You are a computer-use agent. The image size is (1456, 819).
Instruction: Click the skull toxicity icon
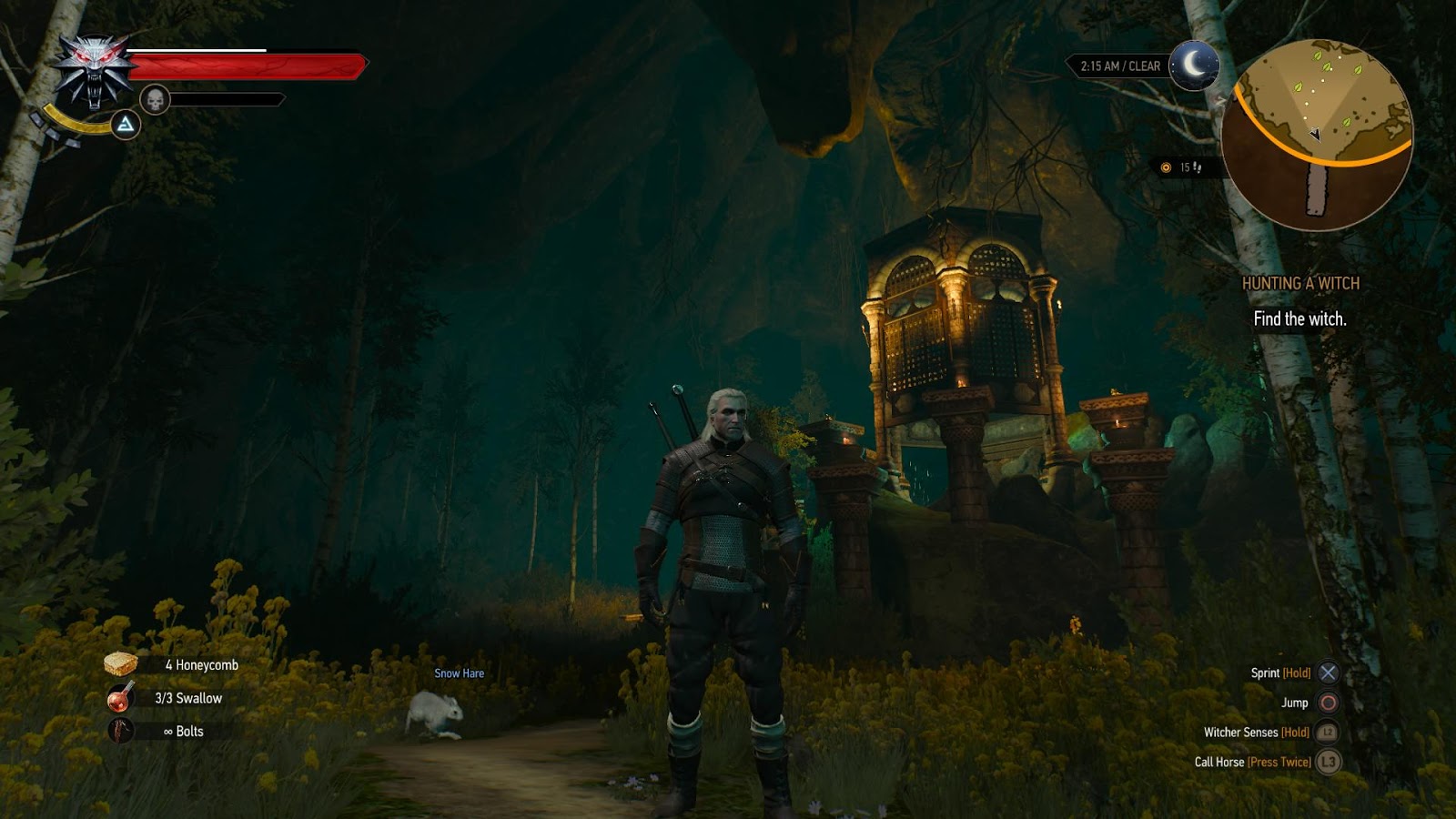pos(156,99)
